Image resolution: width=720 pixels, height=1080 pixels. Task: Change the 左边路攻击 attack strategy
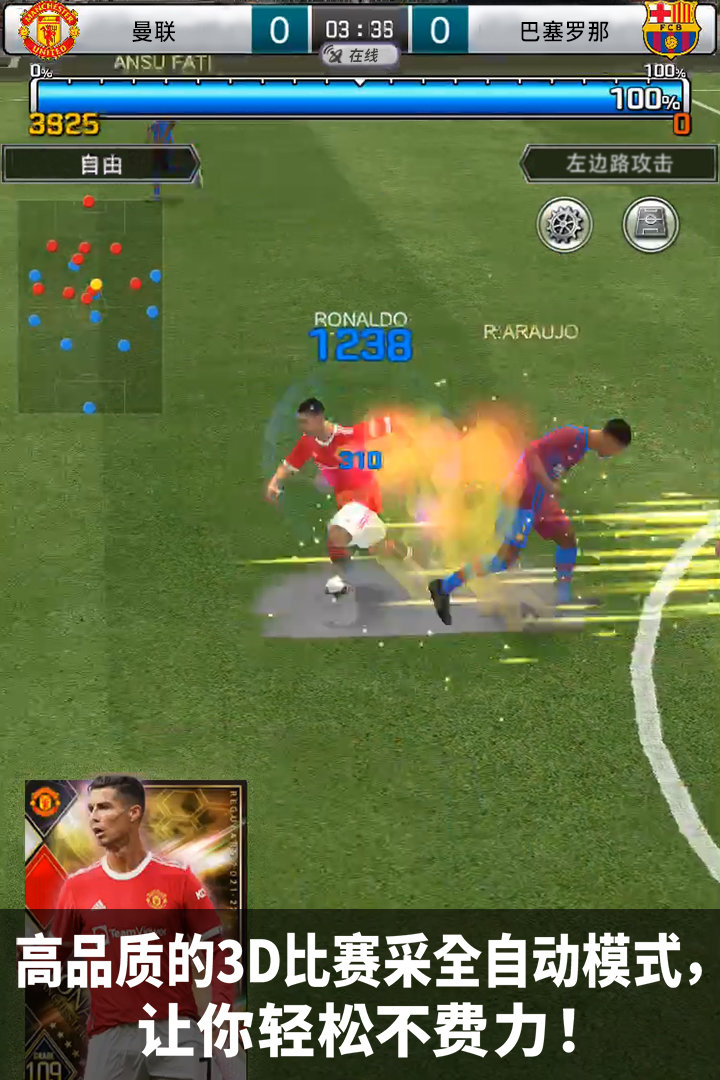point(619,164)
